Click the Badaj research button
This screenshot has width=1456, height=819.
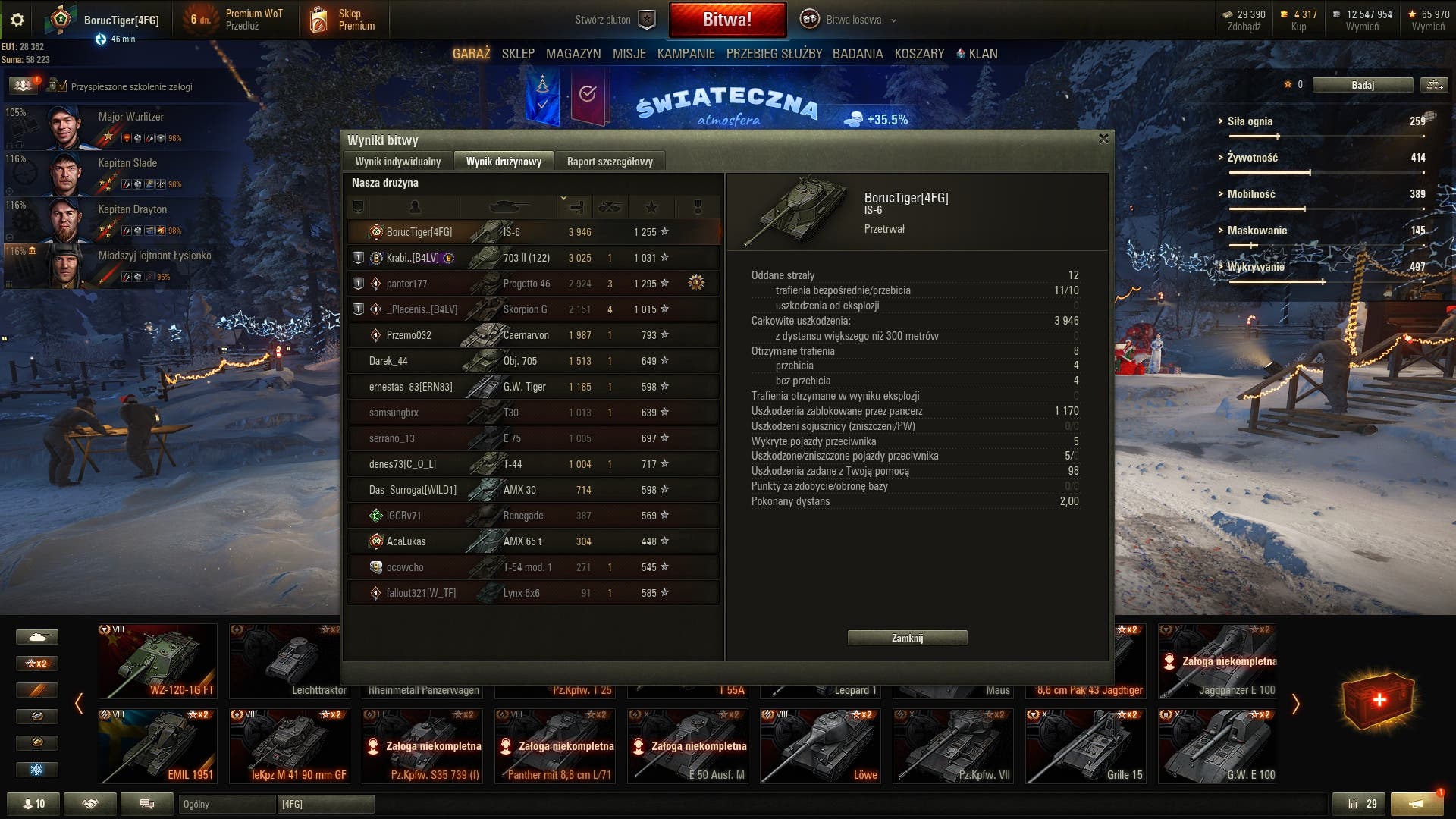coord(1362,85)
